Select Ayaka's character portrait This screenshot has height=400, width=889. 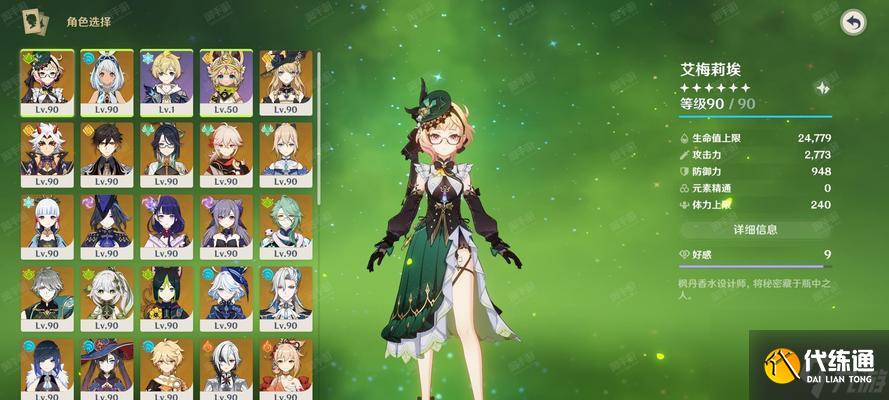pos(46,227)
